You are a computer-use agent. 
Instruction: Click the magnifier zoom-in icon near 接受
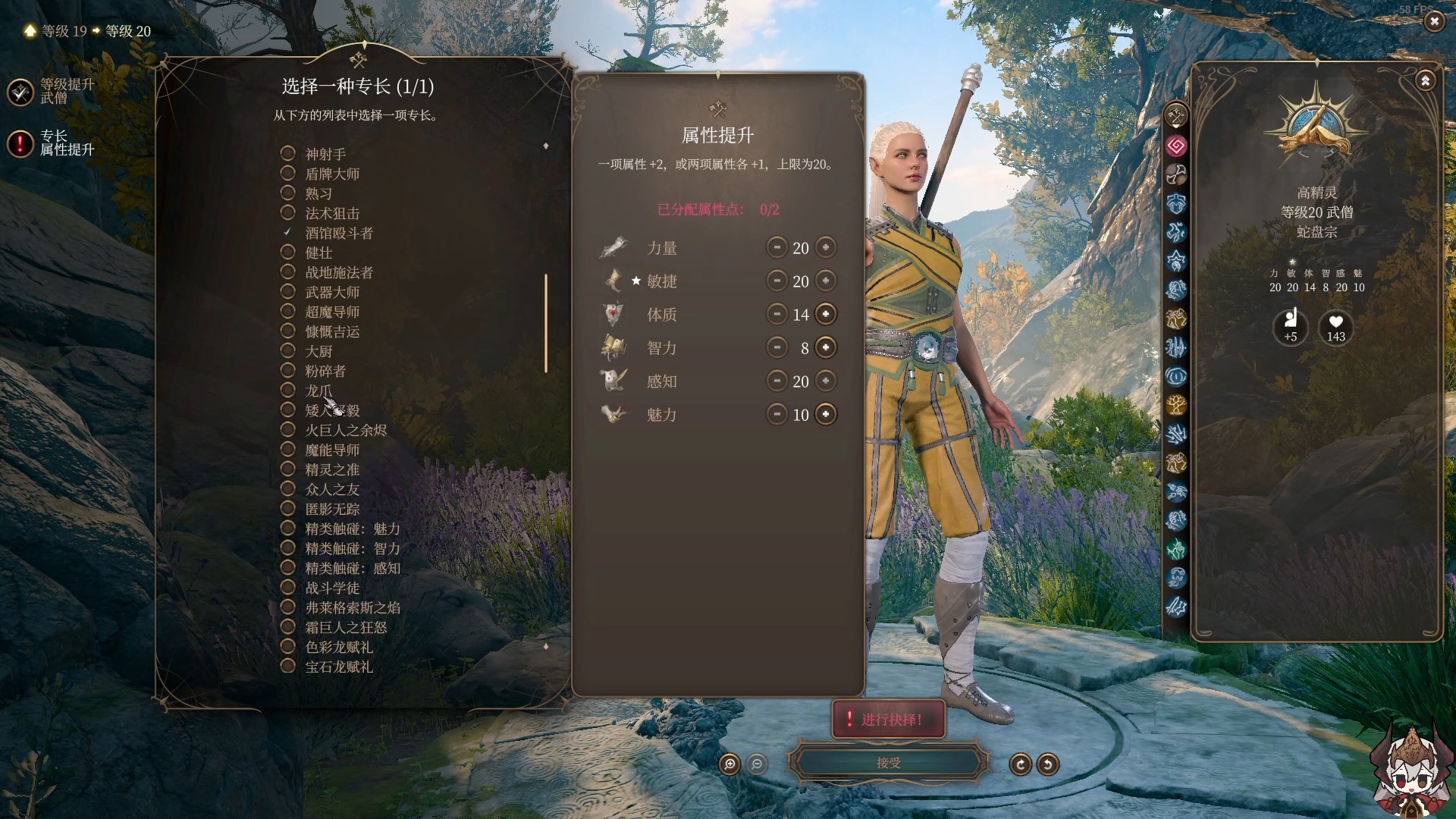point(729,765)
